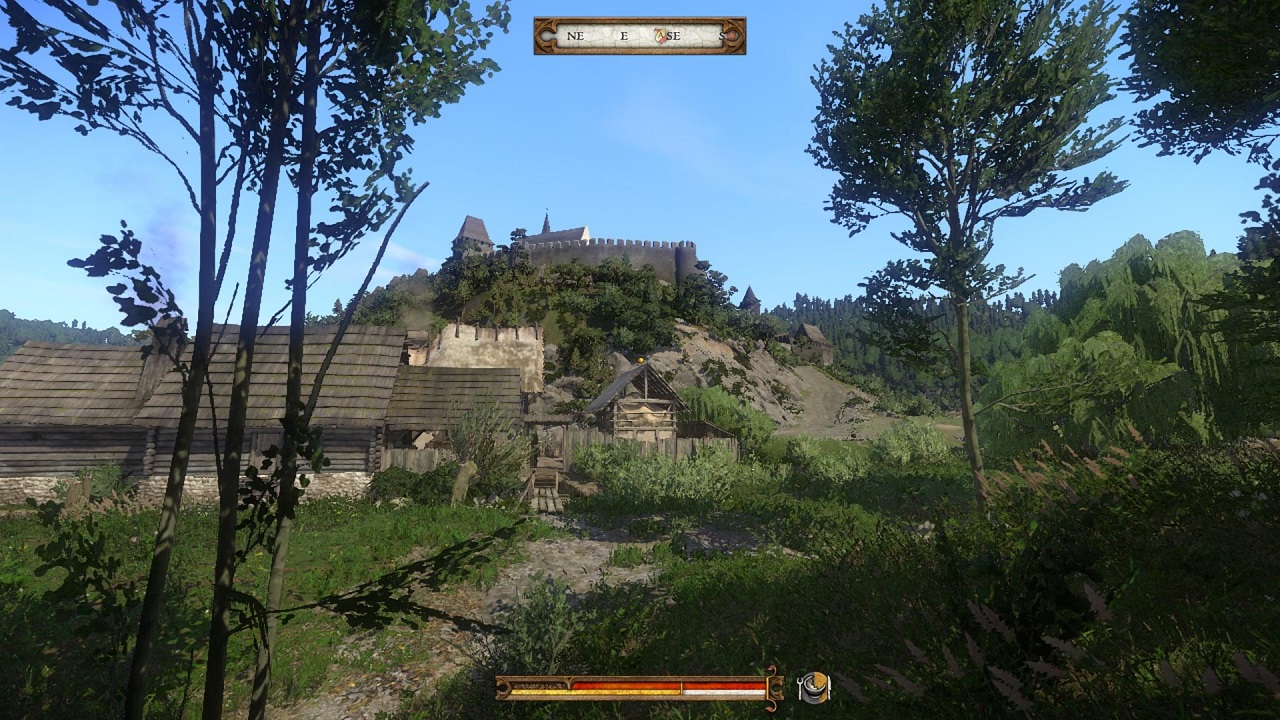
Task: Click the left ornament ring of the compass
Action: [547, 35]
